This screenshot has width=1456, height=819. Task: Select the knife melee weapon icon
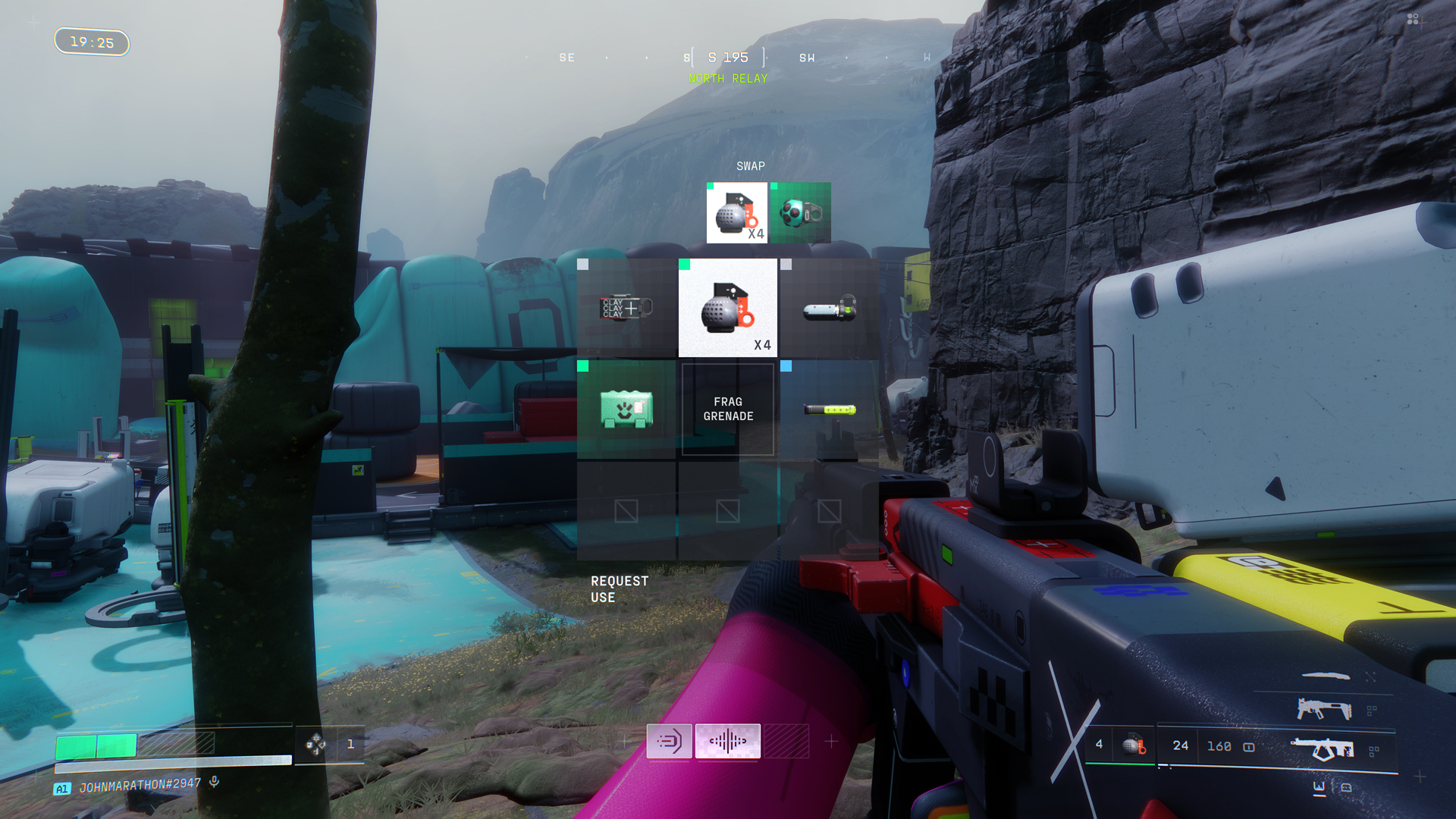pyautogui.click(x=1326, y=676)
